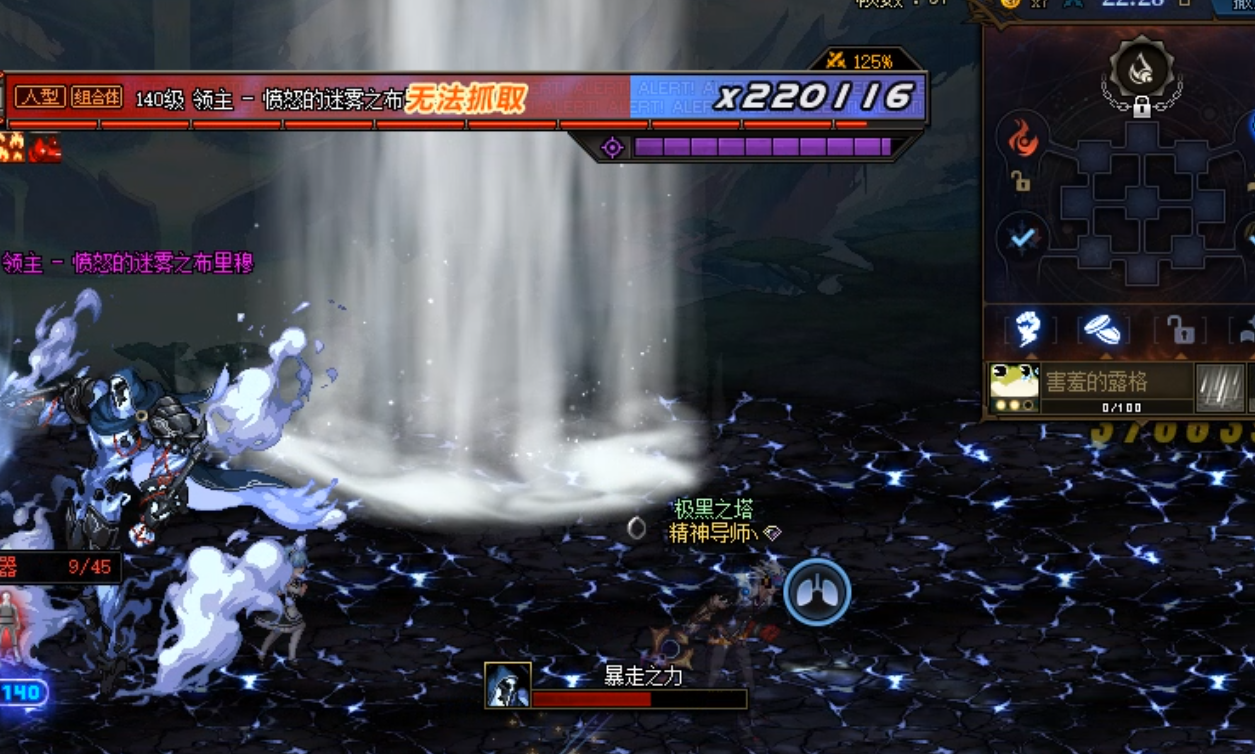Click the 组合体 boss type tag
Viewport: 1255px width, 754px height.
click(97, 97)
